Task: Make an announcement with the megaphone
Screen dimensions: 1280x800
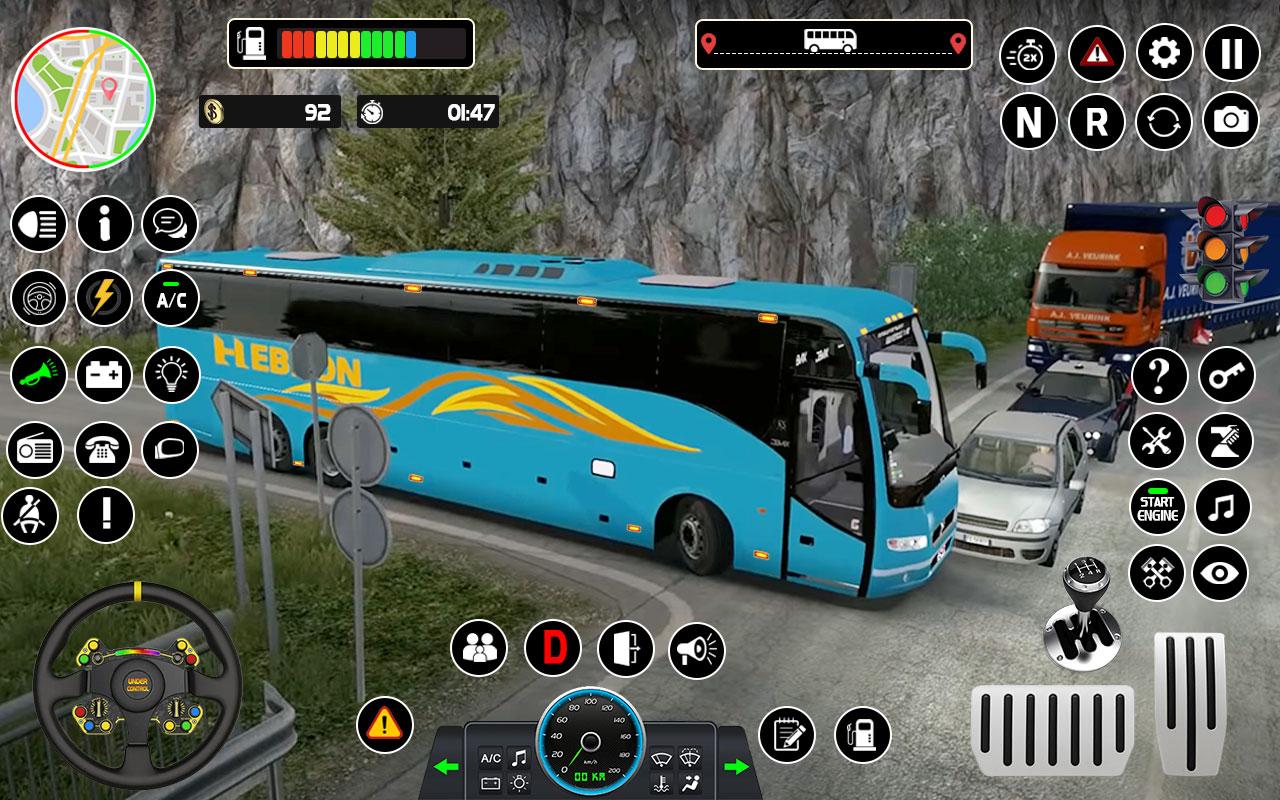Action: 698,645
